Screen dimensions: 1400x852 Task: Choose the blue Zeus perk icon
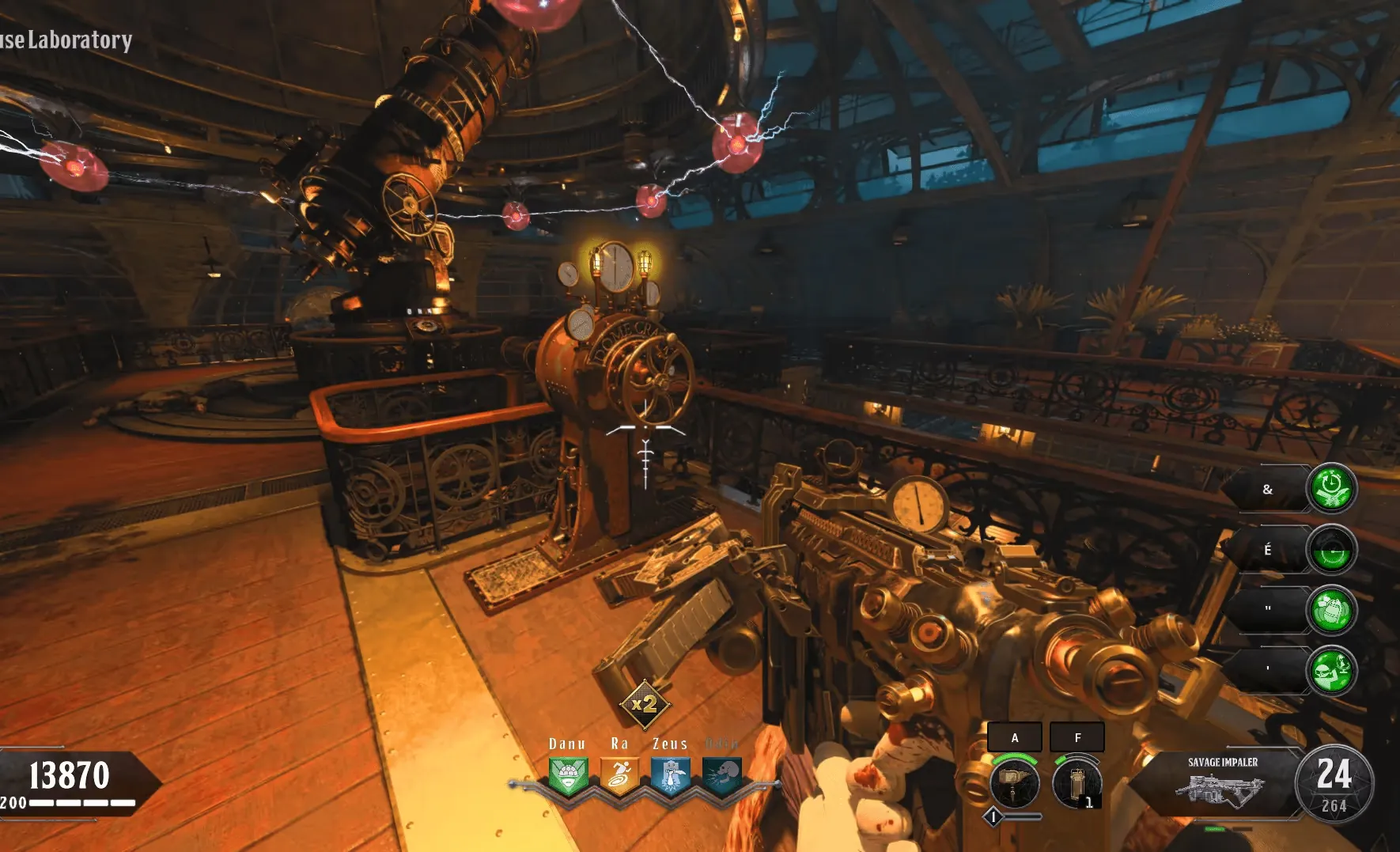click(671, 775)
